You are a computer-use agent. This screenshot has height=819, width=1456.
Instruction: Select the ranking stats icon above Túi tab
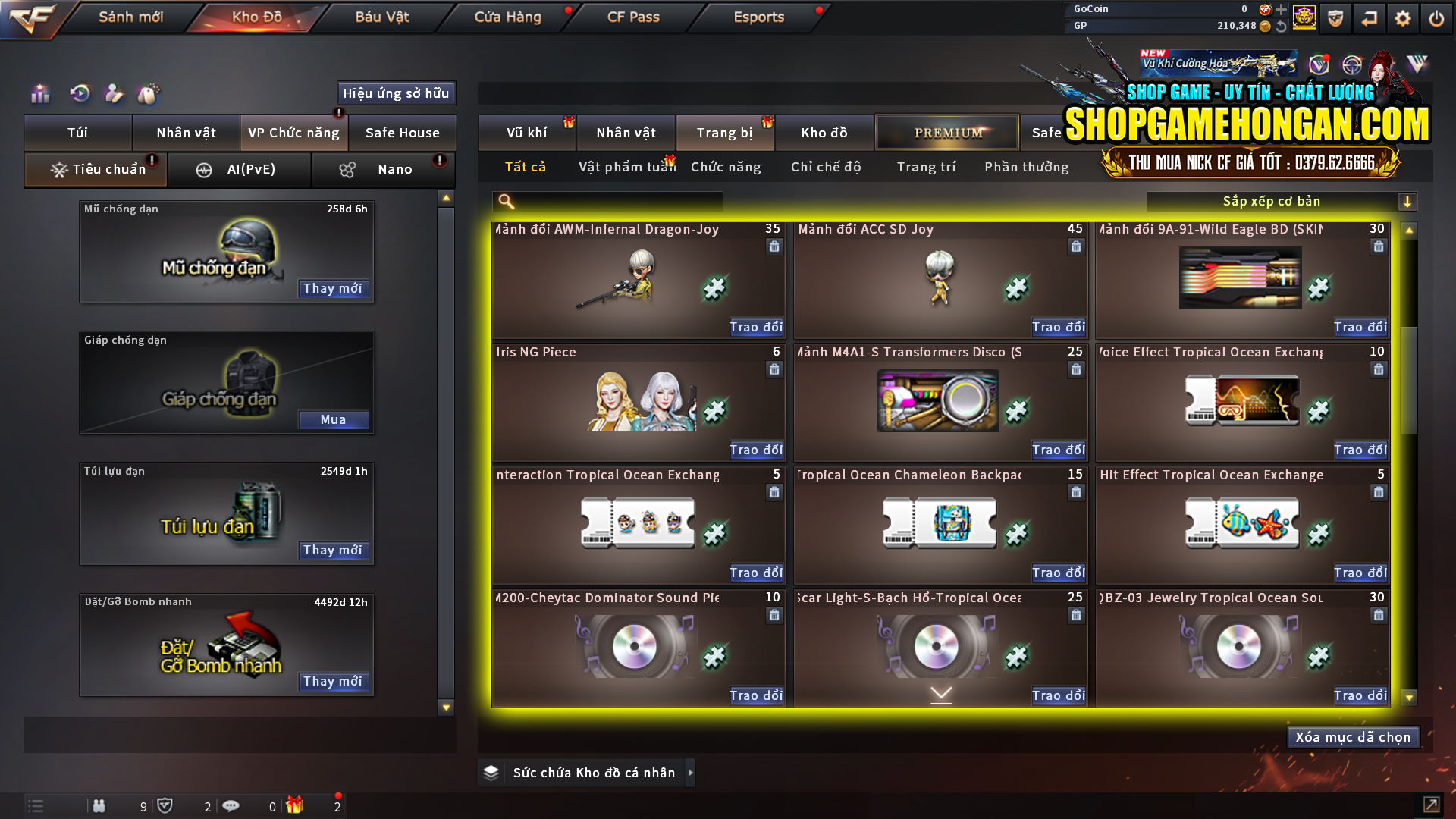(x=39, y=94)
